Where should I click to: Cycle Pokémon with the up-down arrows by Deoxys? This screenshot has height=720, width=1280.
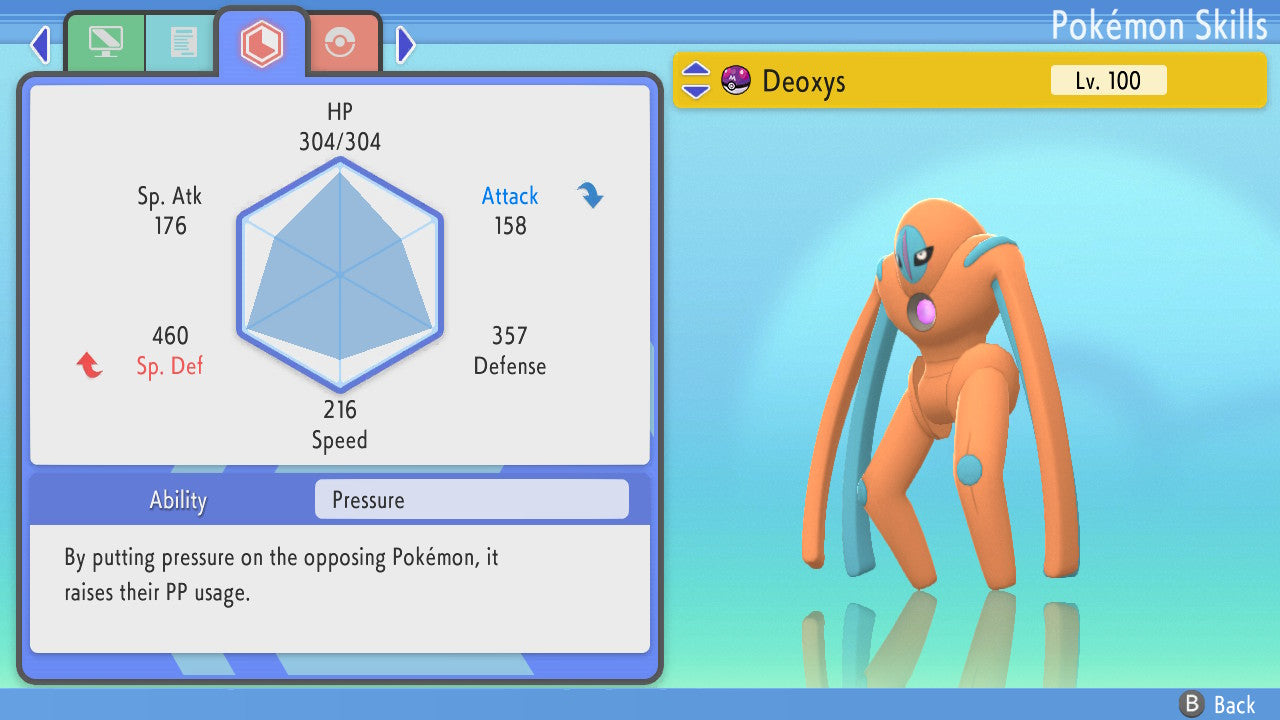coord(696,80)
